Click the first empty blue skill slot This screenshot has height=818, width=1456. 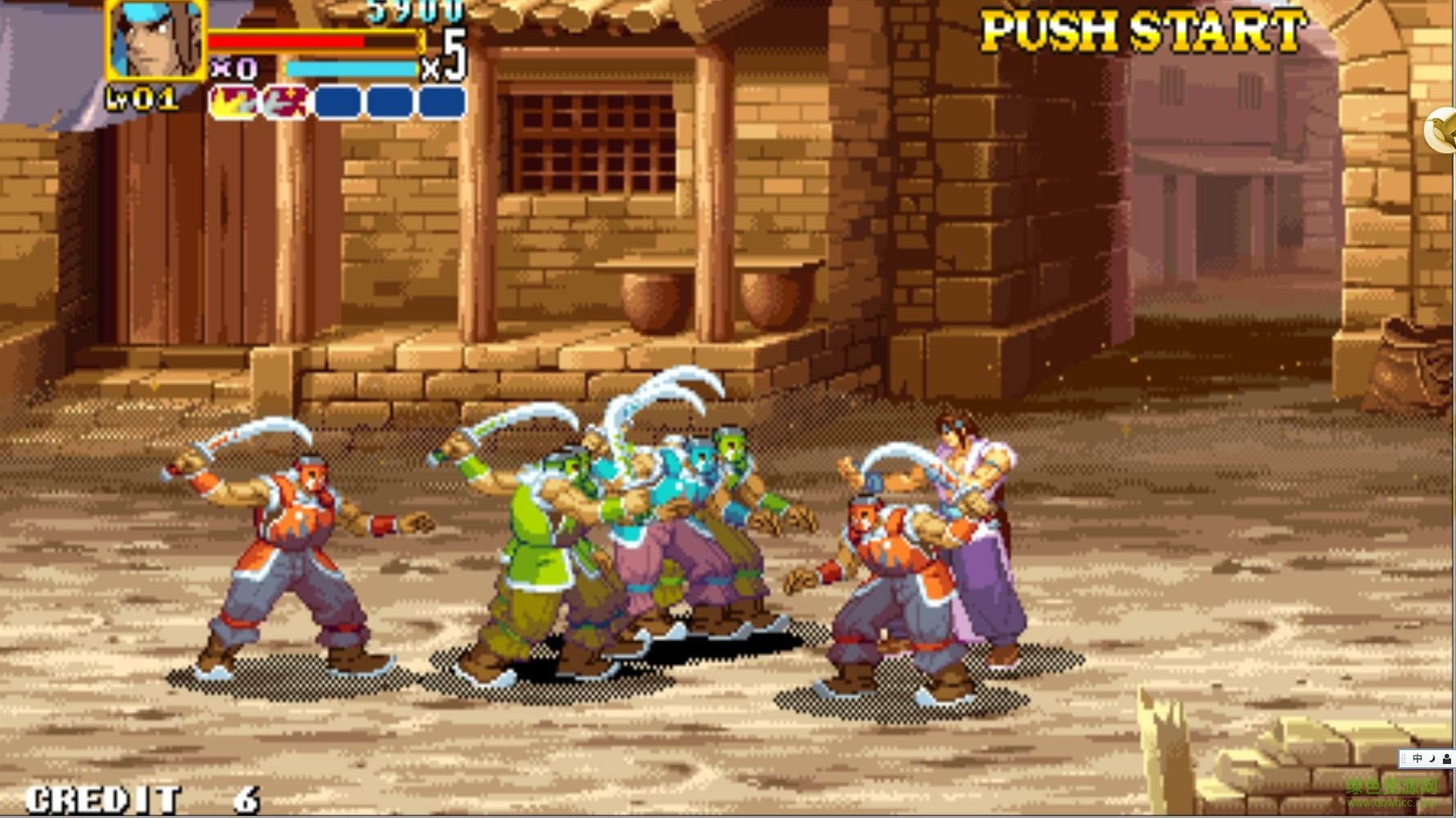pyautogui.click(x=338, y=101)
